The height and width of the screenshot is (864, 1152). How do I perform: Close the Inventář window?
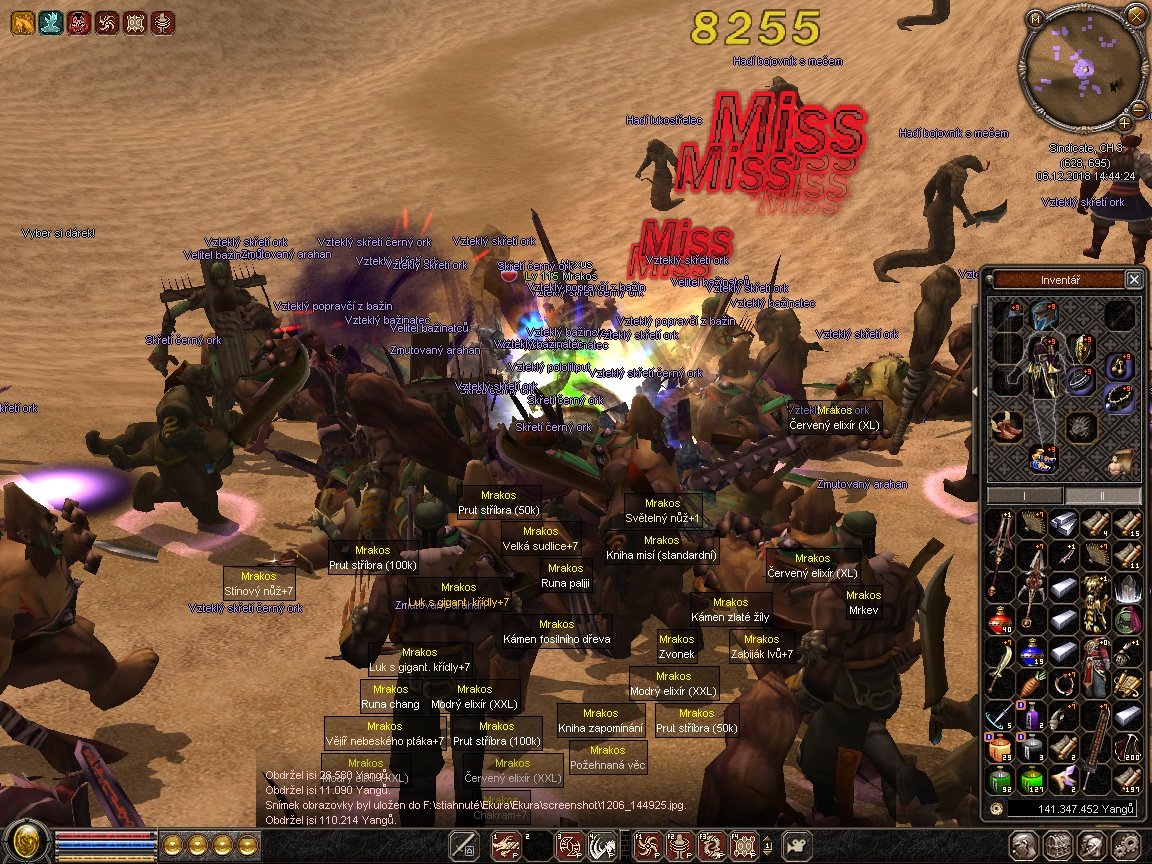point(1133,280)
